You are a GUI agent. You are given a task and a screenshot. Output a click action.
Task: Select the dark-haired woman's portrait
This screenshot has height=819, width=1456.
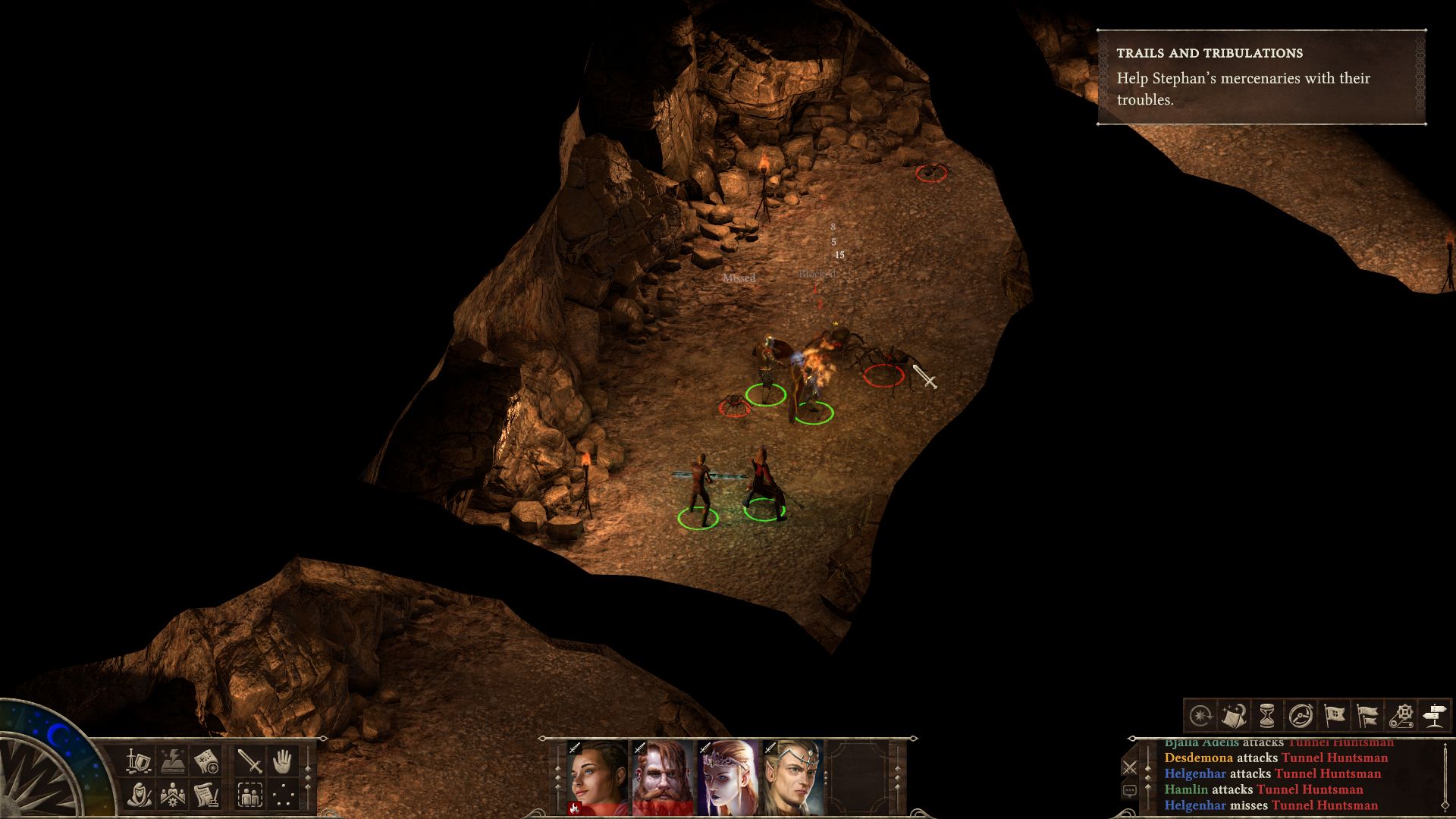coord(597,778)
